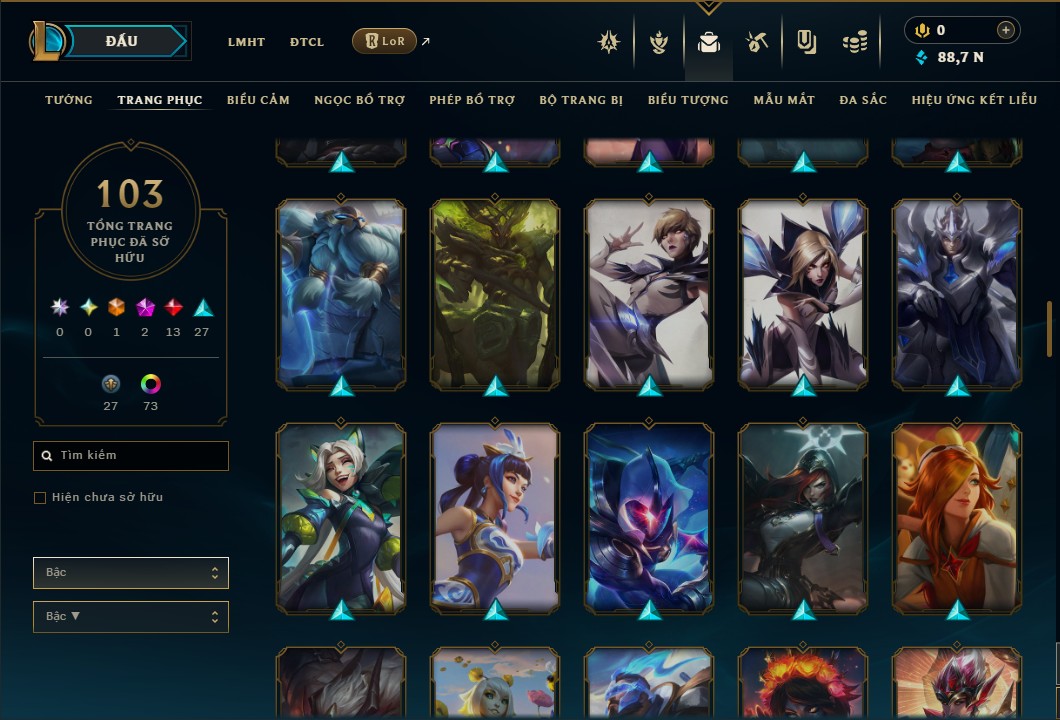Select the orange-haired girl skin card
This screenshot has width=1060, height=720.
point(957,517)
